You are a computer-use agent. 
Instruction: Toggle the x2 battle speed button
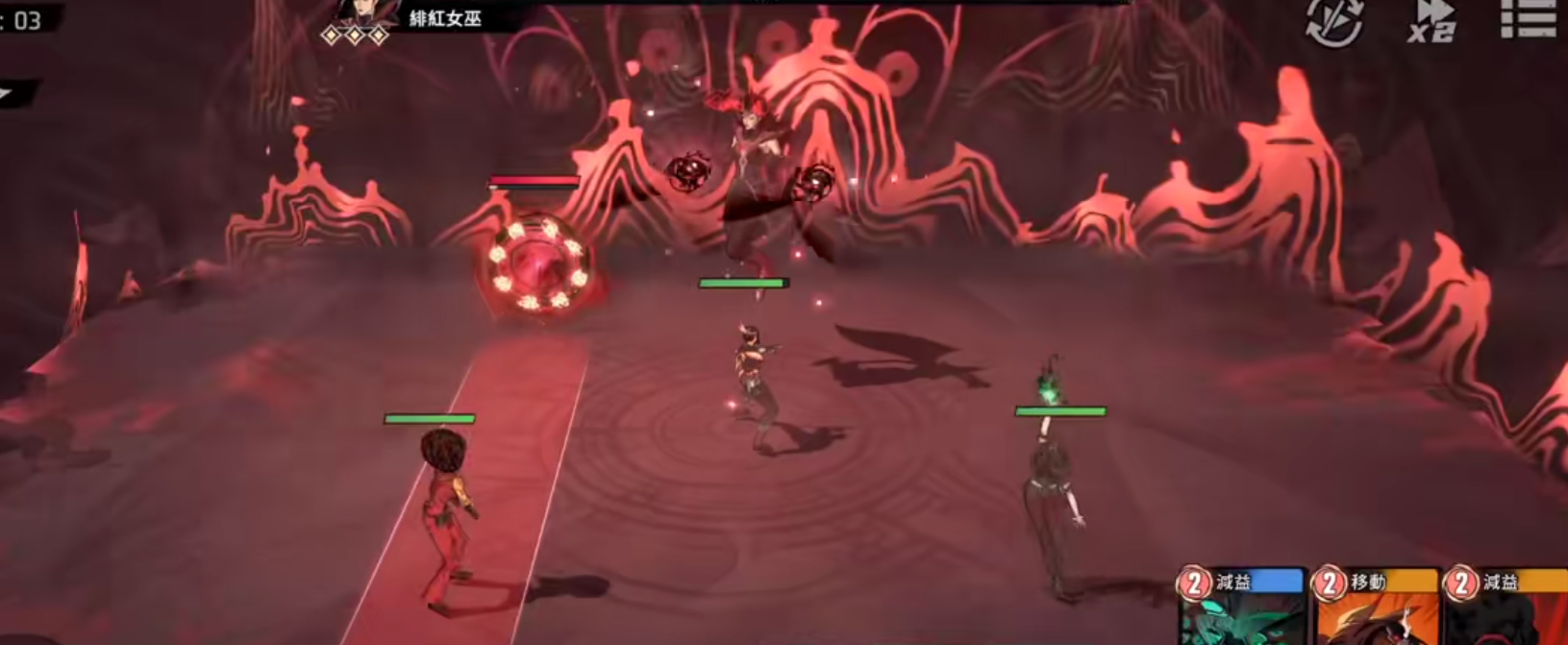[1431, 21]
